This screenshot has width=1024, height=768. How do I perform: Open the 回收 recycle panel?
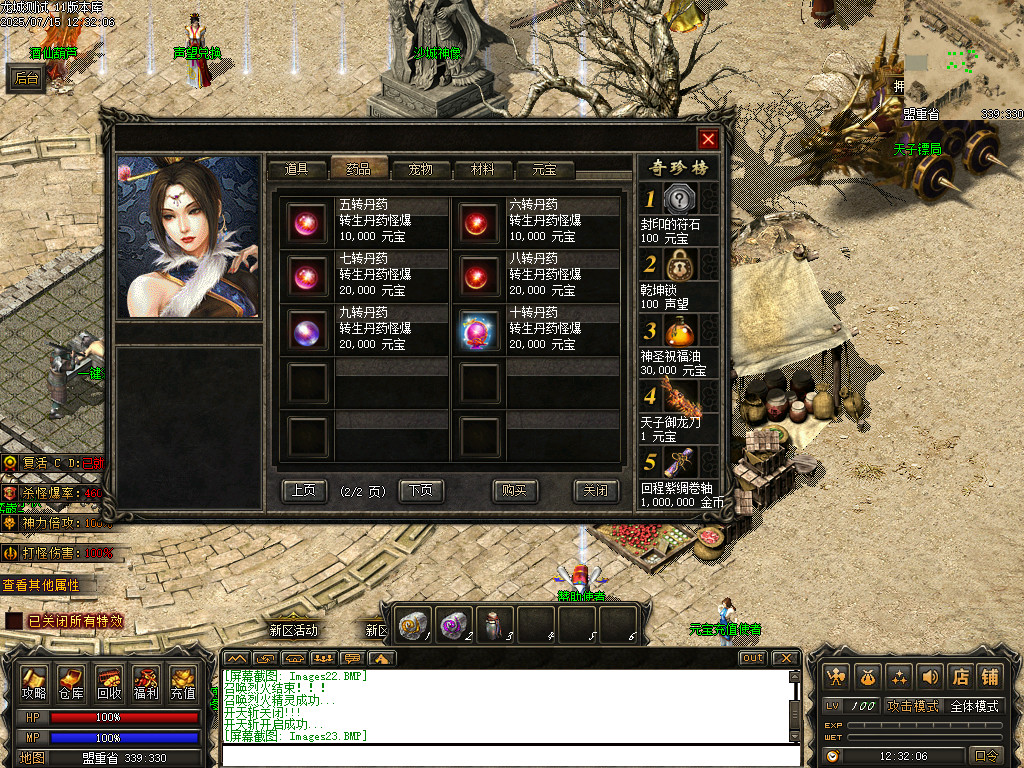(108, 682)
